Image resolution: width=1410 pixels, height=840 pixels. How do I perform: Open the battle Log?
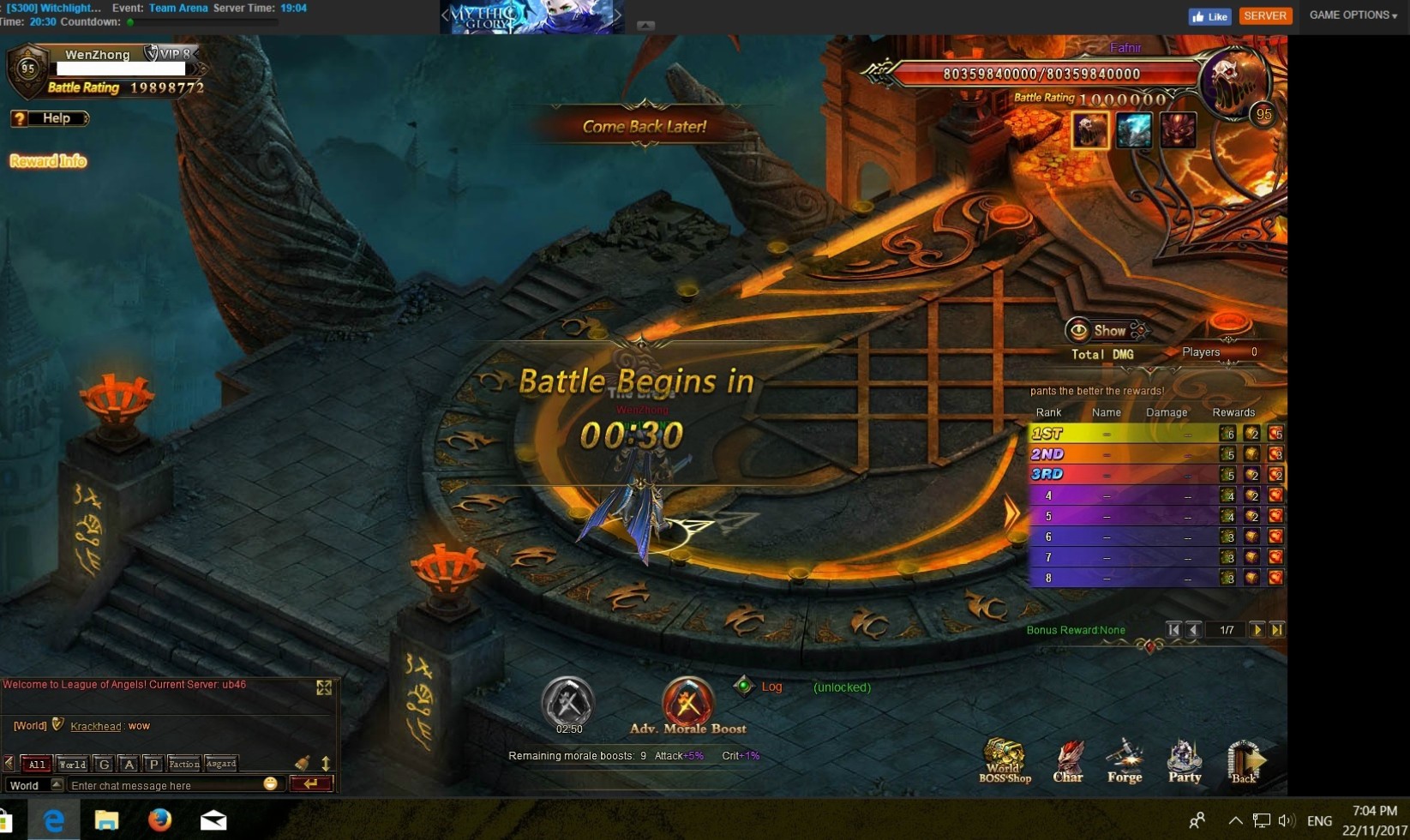(x=771, y=687)
